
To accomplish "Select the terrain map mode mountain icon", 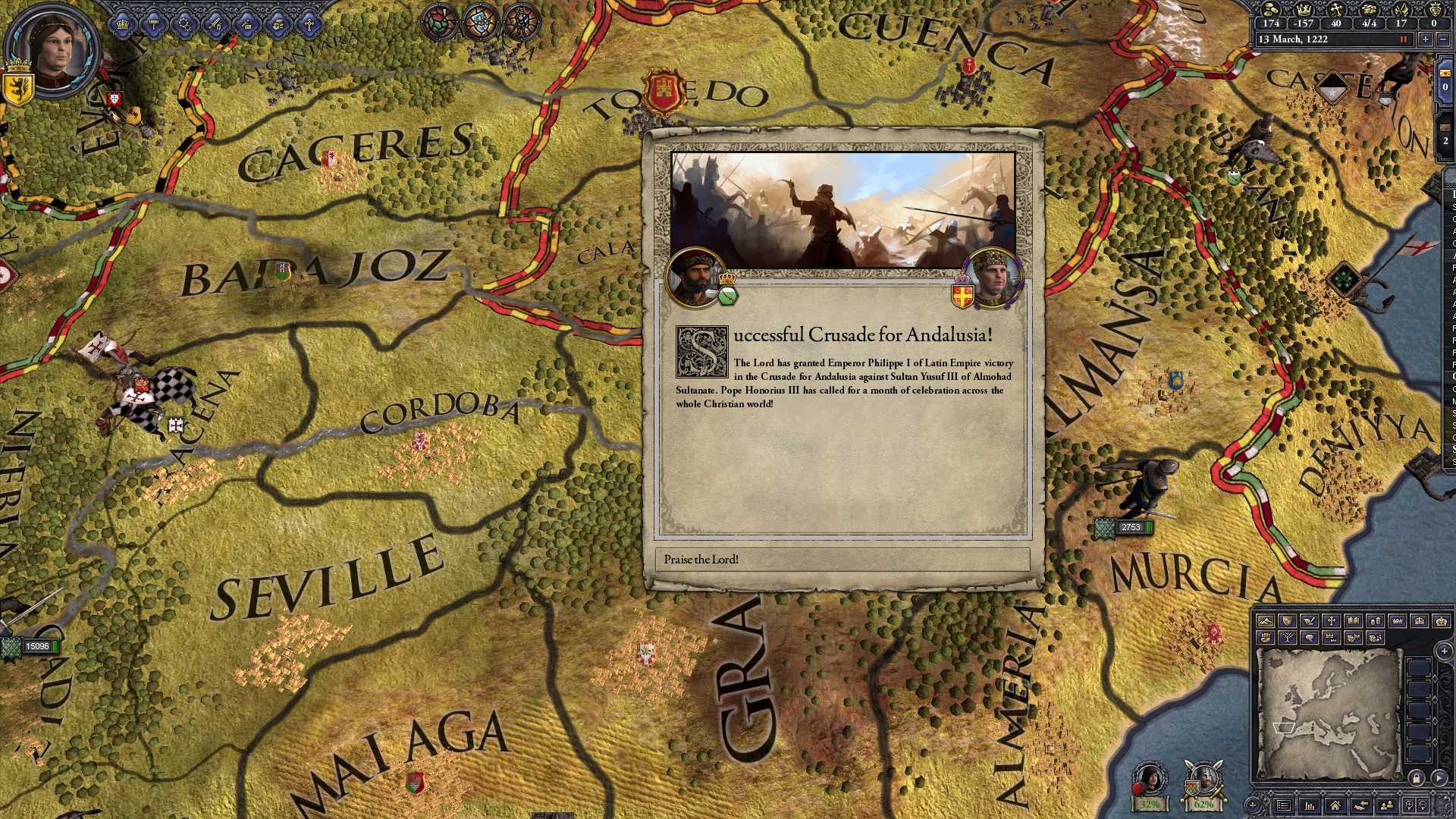I will point(1266,620).
